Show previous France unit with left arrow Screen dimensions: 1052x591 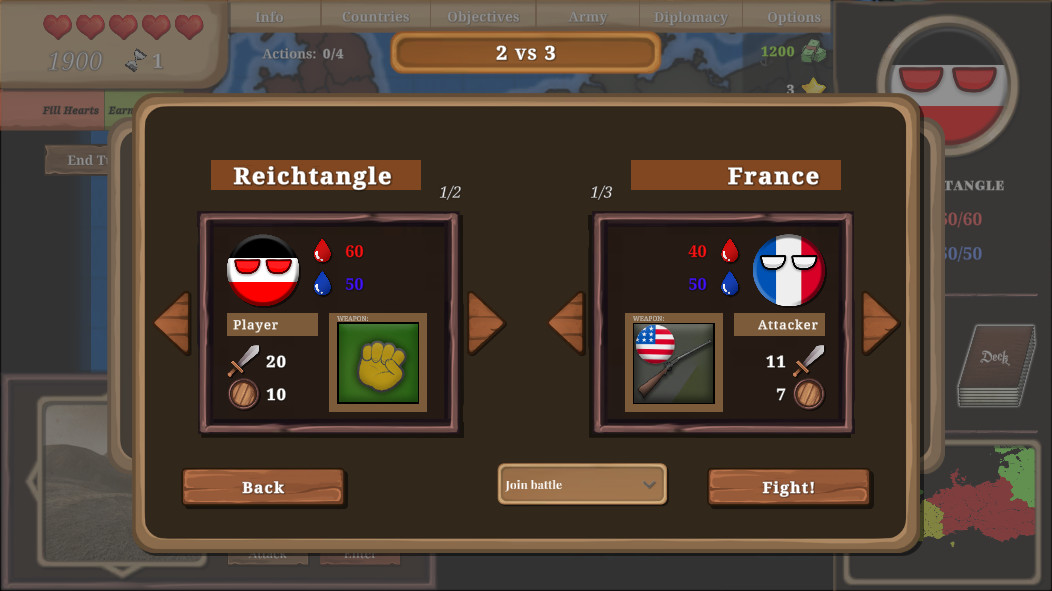567,322
